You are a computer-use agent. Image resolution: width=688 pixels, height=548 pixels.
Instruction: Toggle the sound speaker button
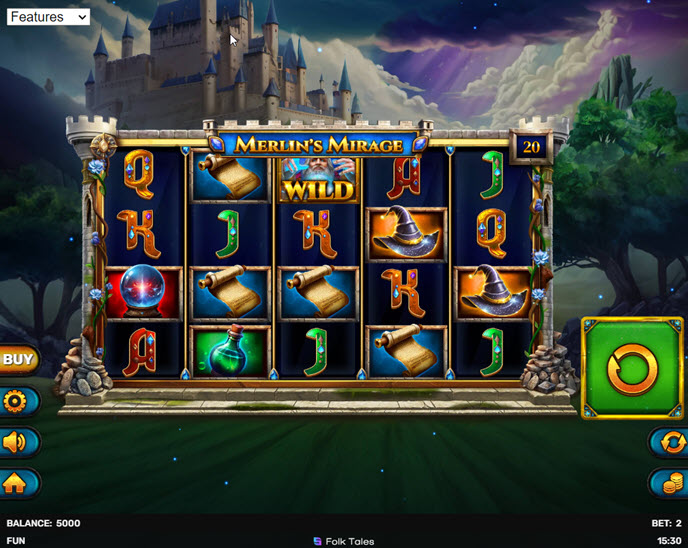(17, 442)
